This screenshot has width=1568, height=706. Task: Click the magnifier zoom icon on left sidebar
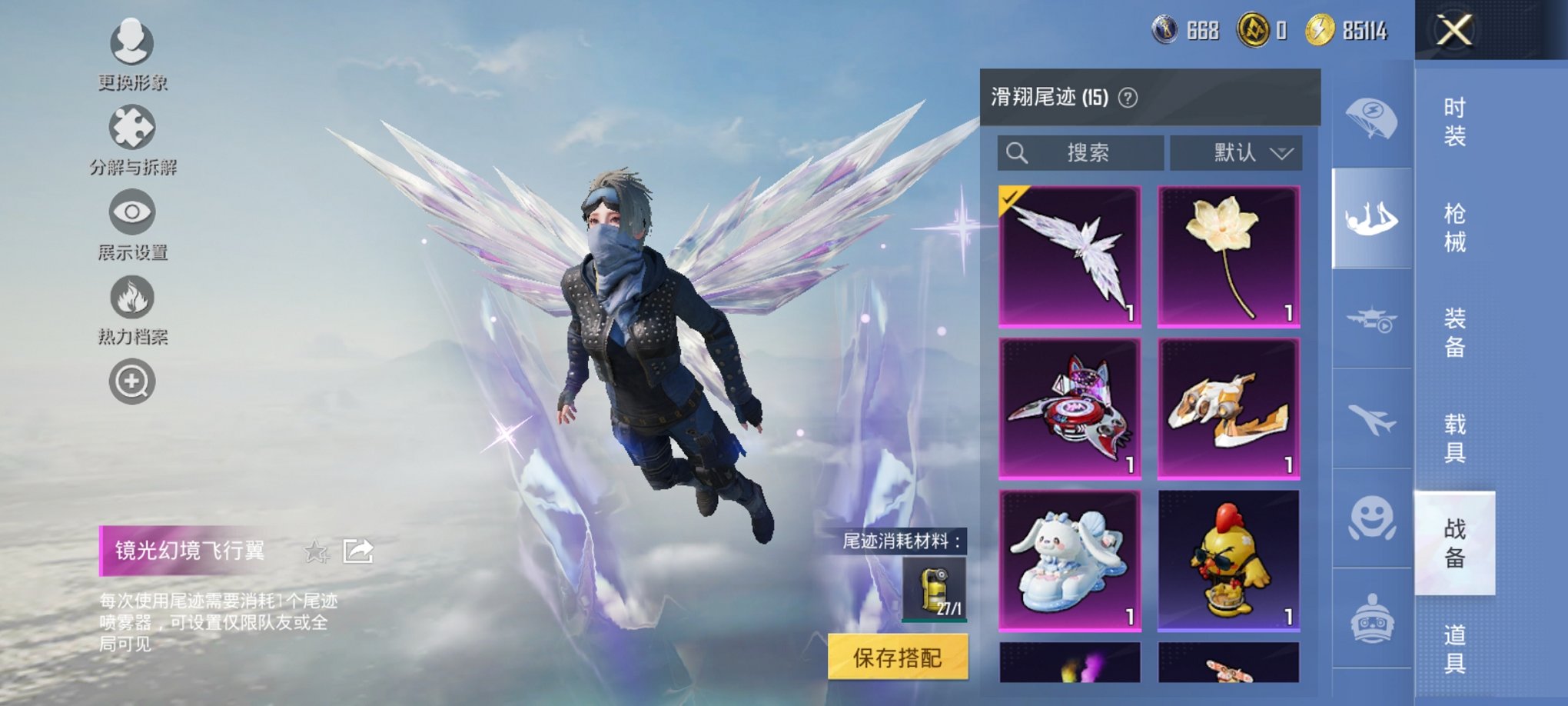[x=132, y=381]
